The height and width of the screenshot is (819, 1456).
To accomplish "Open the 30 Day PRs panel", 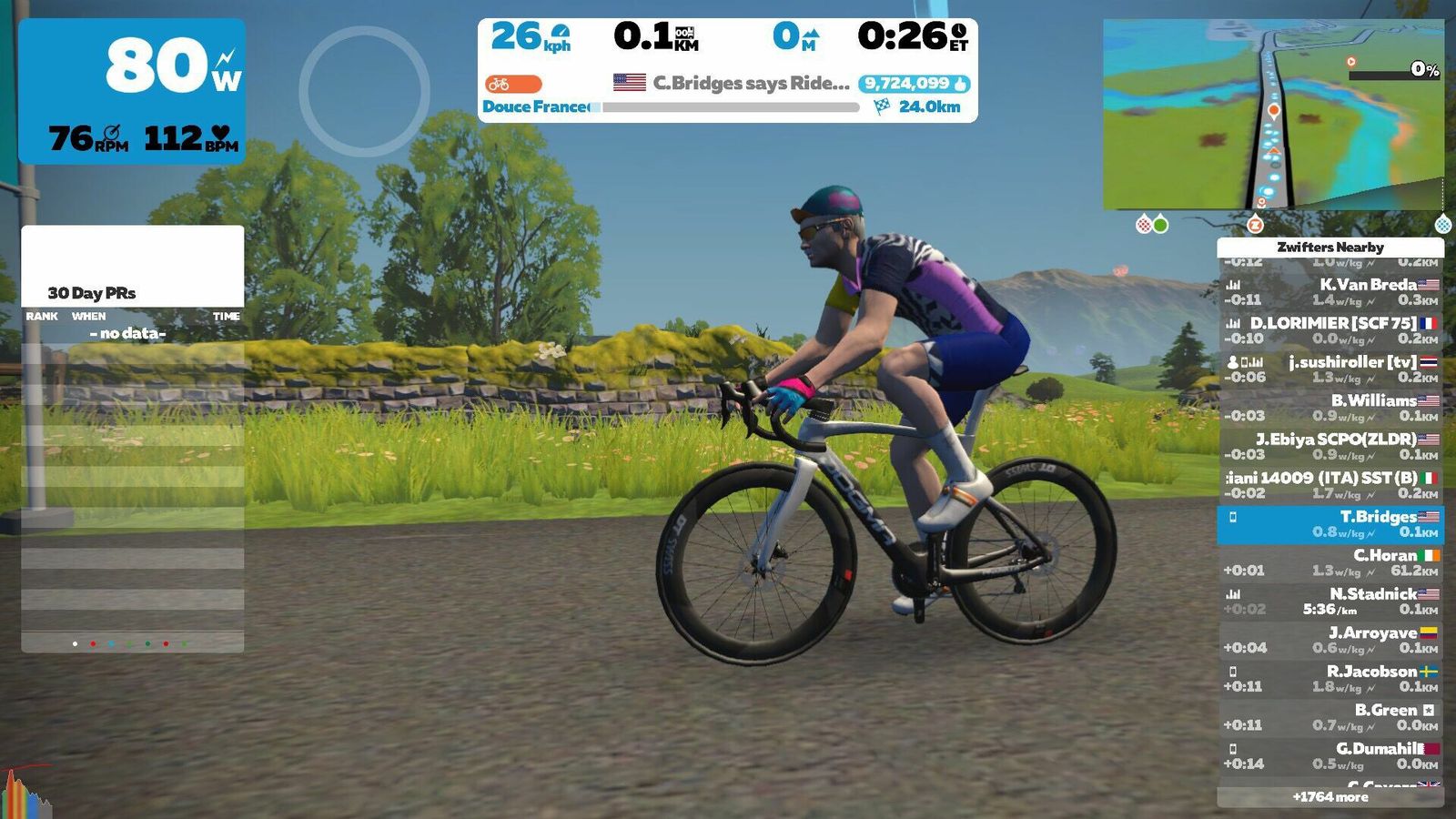I will pyautogui.click(x=133, y=291).
